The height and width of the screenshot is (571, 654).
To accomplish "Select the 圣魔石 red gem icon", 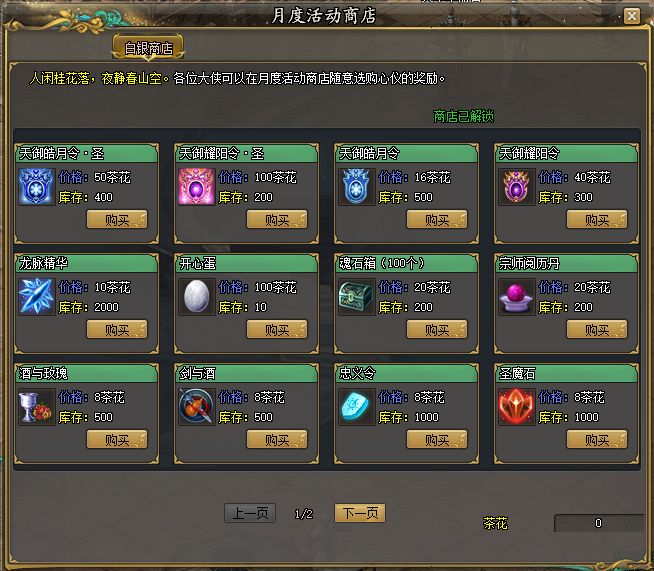I will click(516, 407).
